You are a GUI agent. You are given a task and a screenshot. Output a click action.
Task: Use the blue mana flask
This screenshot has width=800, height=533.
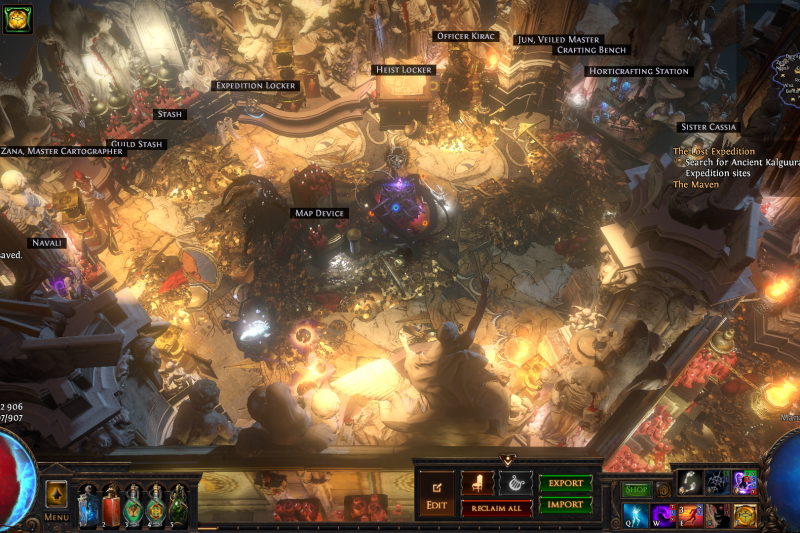(x=88, y=505)
